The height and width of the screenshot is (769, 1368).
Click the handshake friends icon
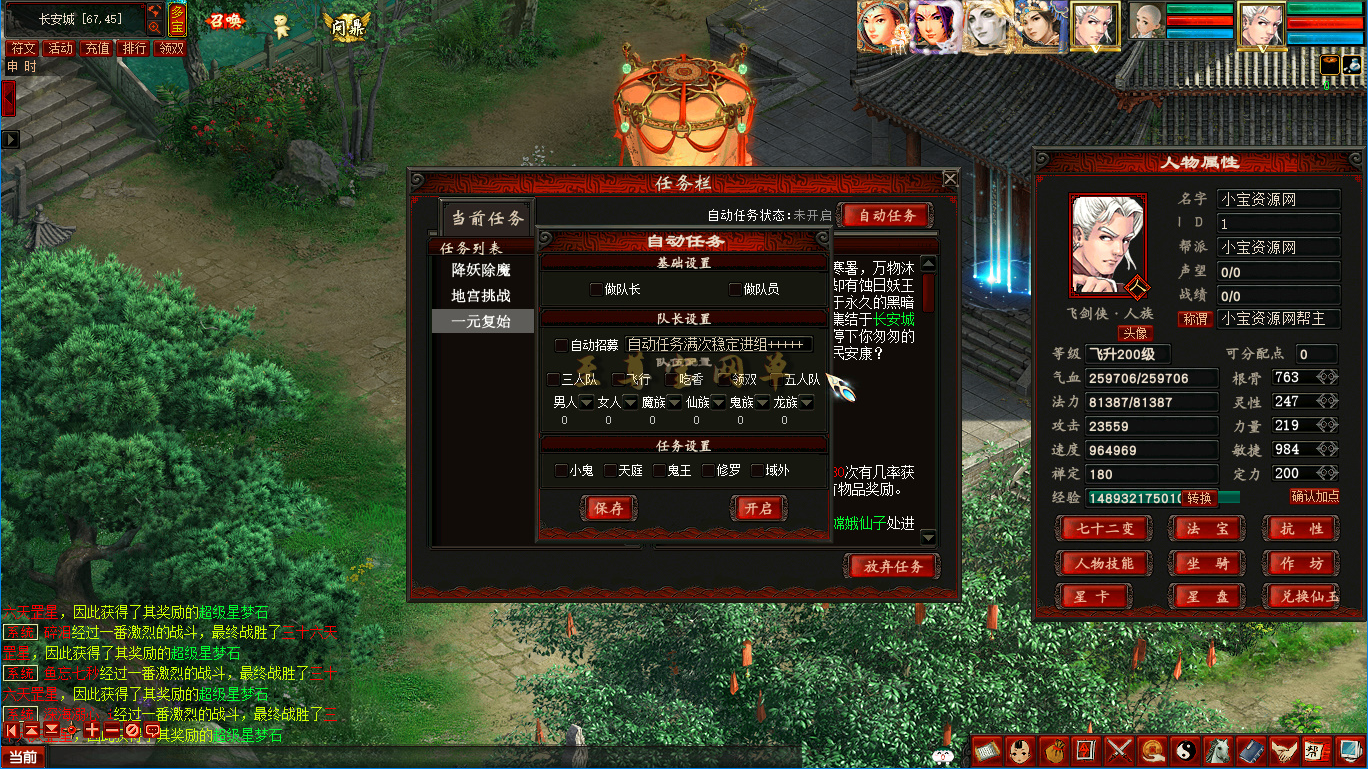1283,752
